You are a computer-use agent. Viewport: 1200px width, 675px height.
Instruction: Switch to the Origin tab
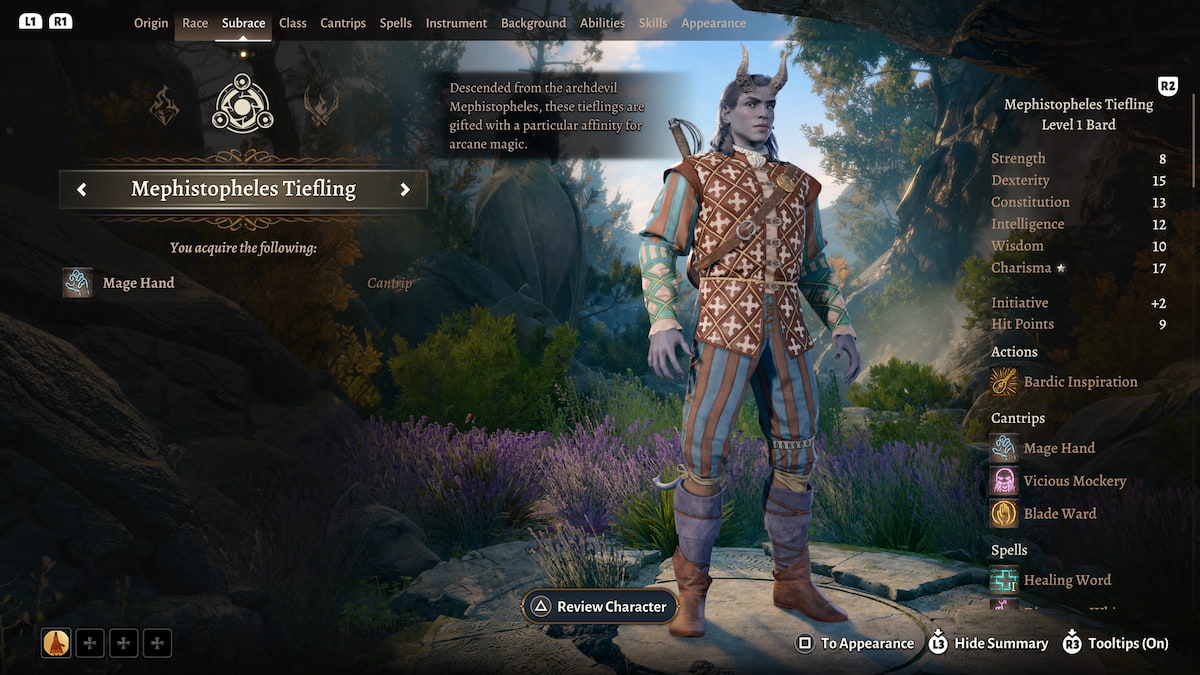pos(151,23)
